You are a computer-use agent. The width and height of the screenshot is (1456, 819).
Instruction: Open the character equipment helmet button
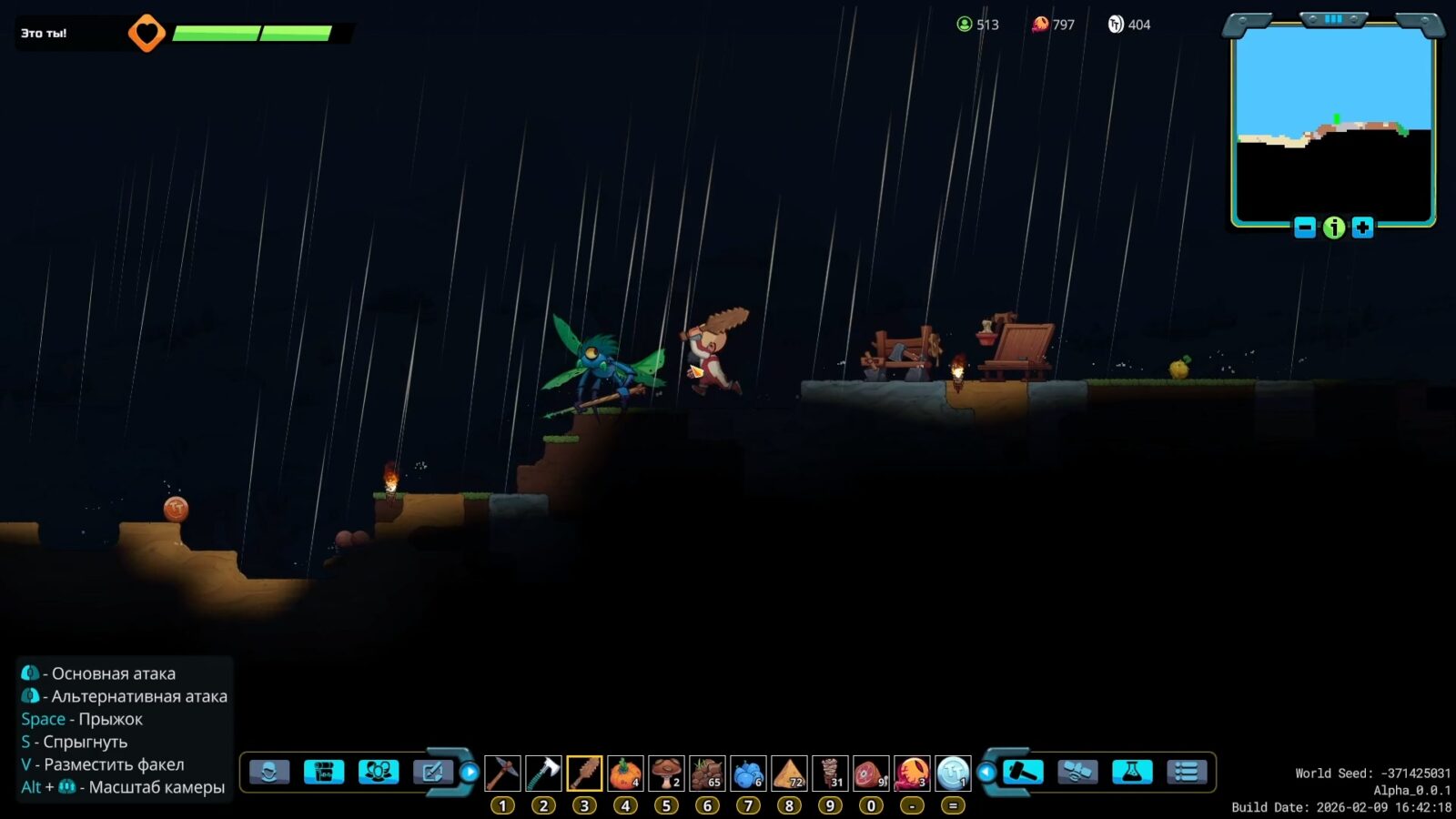(269, 773)
